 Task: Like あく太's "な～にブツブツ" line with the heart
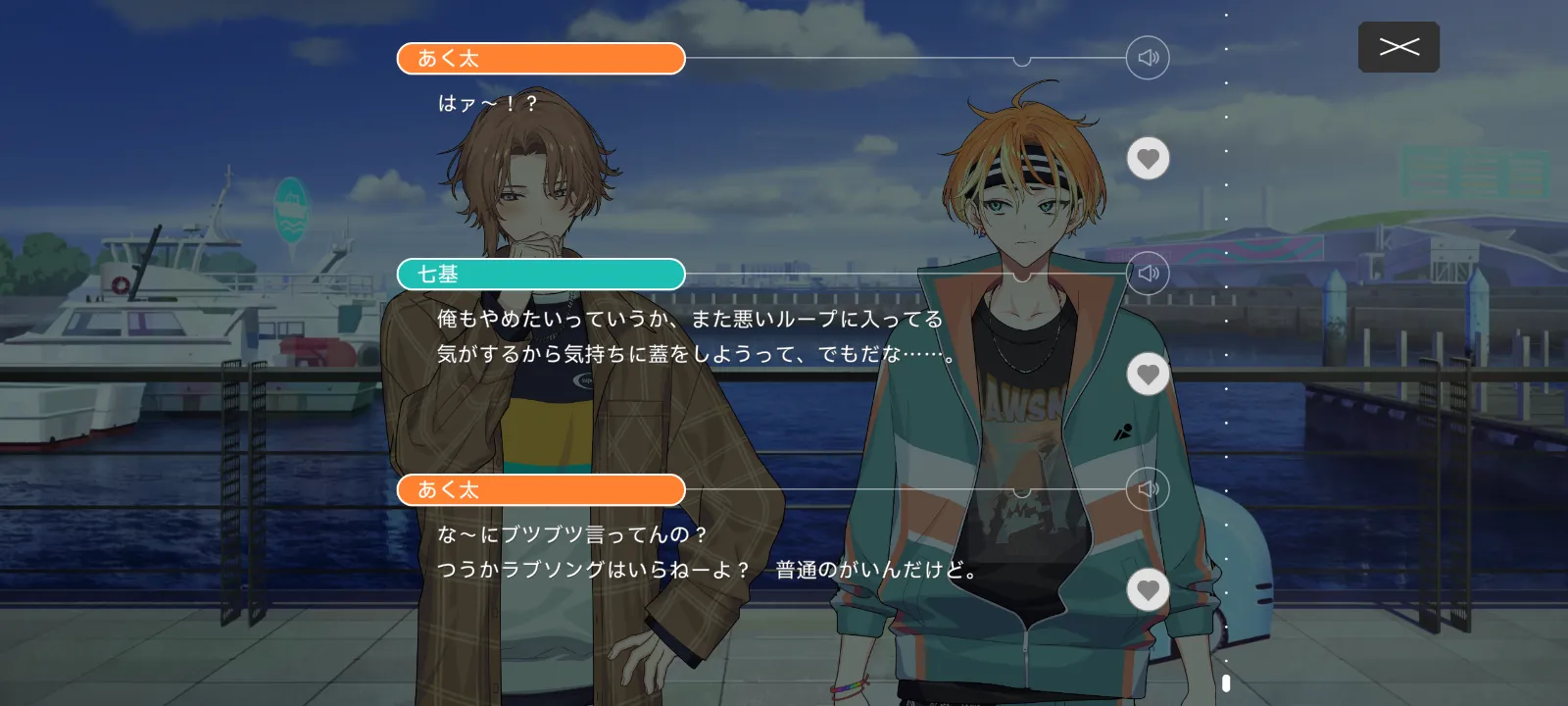point(1148,590)
